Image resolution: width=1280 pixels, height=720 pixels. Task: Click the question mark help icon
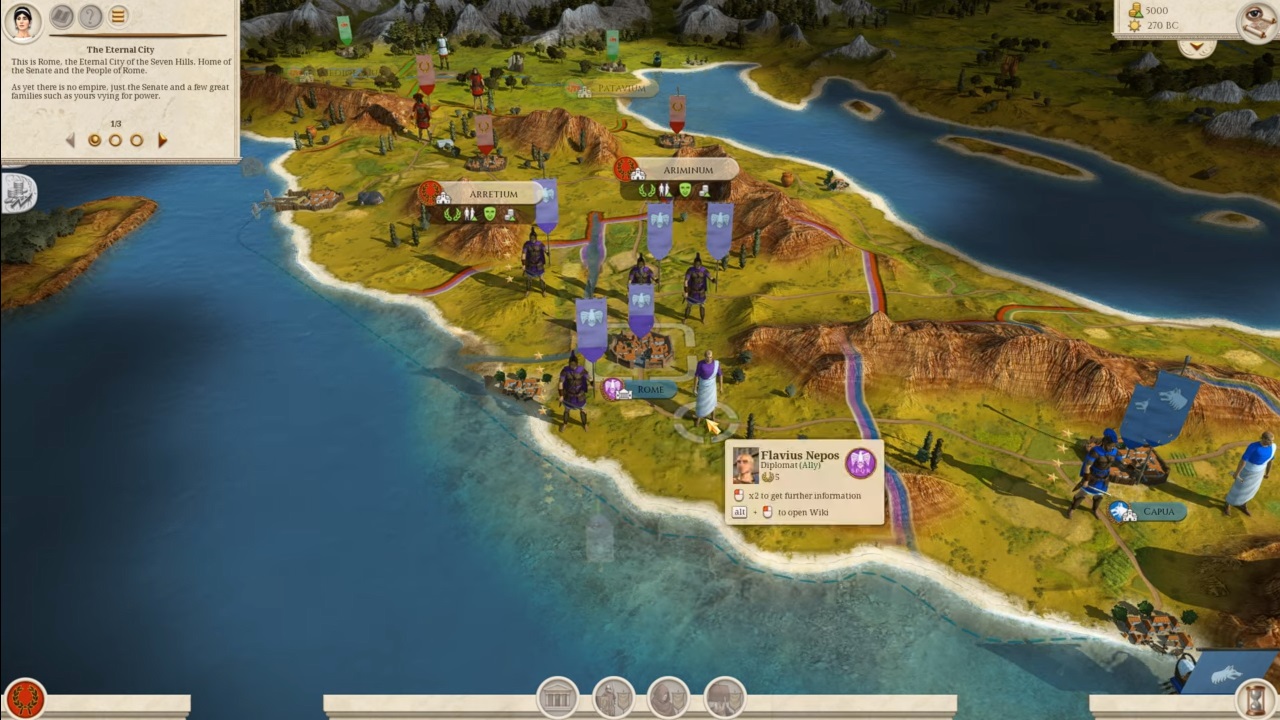click(x=91, y=16)
